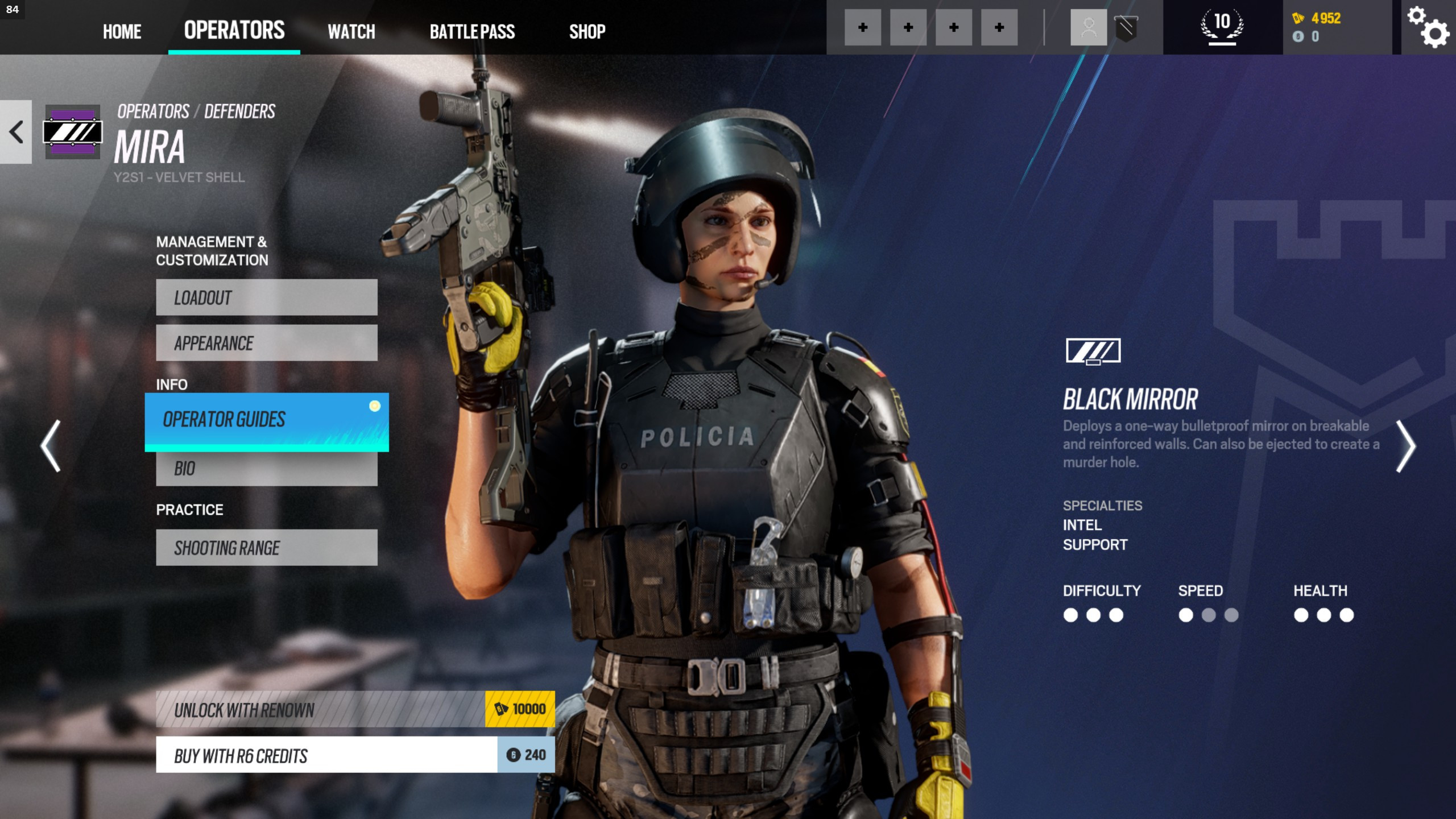Screen dimensions: 1456x819
Task: Buy Mira with R6 Credits
Action: click(355, 755)
